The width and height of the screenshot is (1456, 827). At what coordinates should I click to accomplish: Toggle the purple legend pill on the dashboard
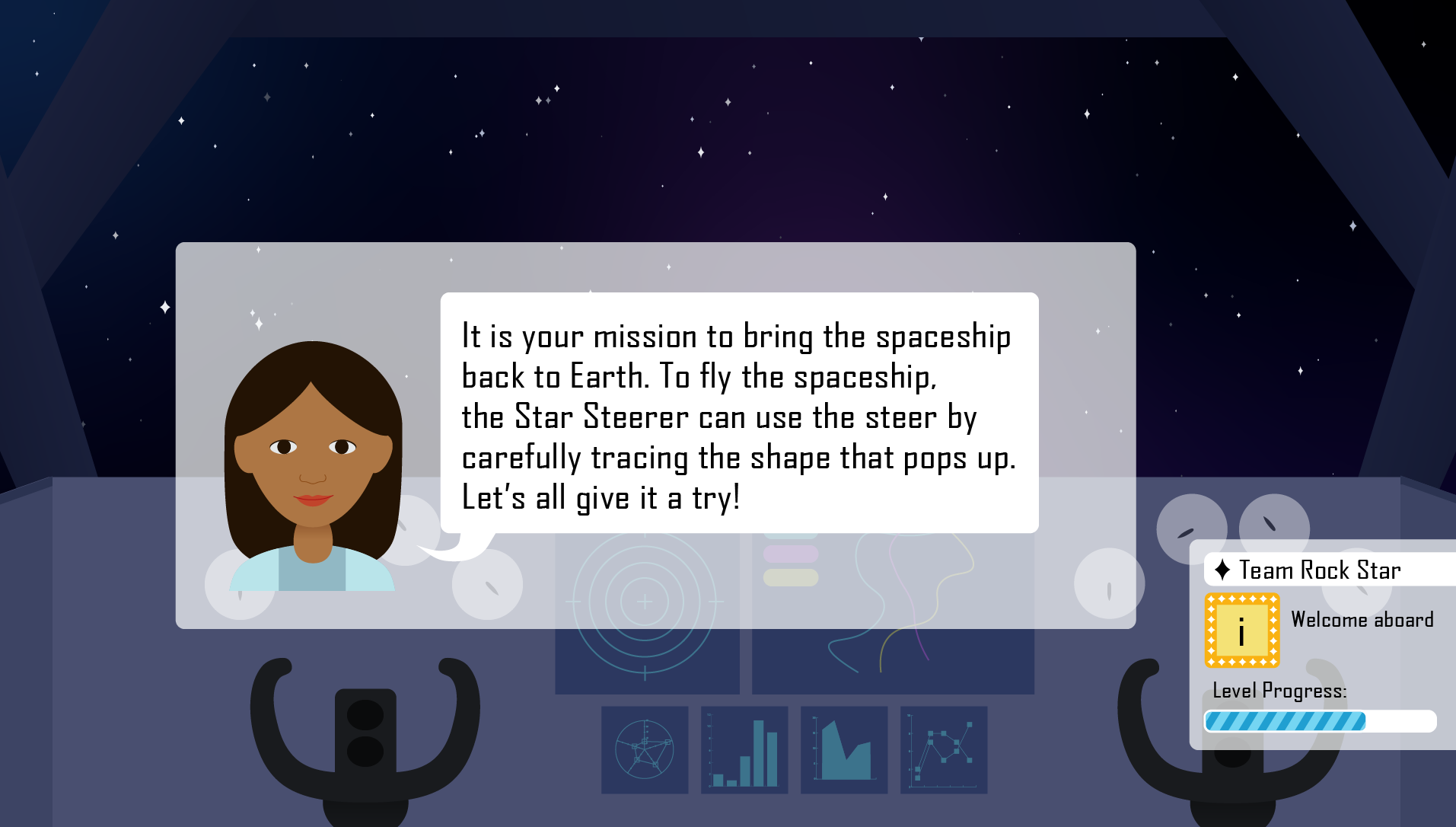(790, 554)
